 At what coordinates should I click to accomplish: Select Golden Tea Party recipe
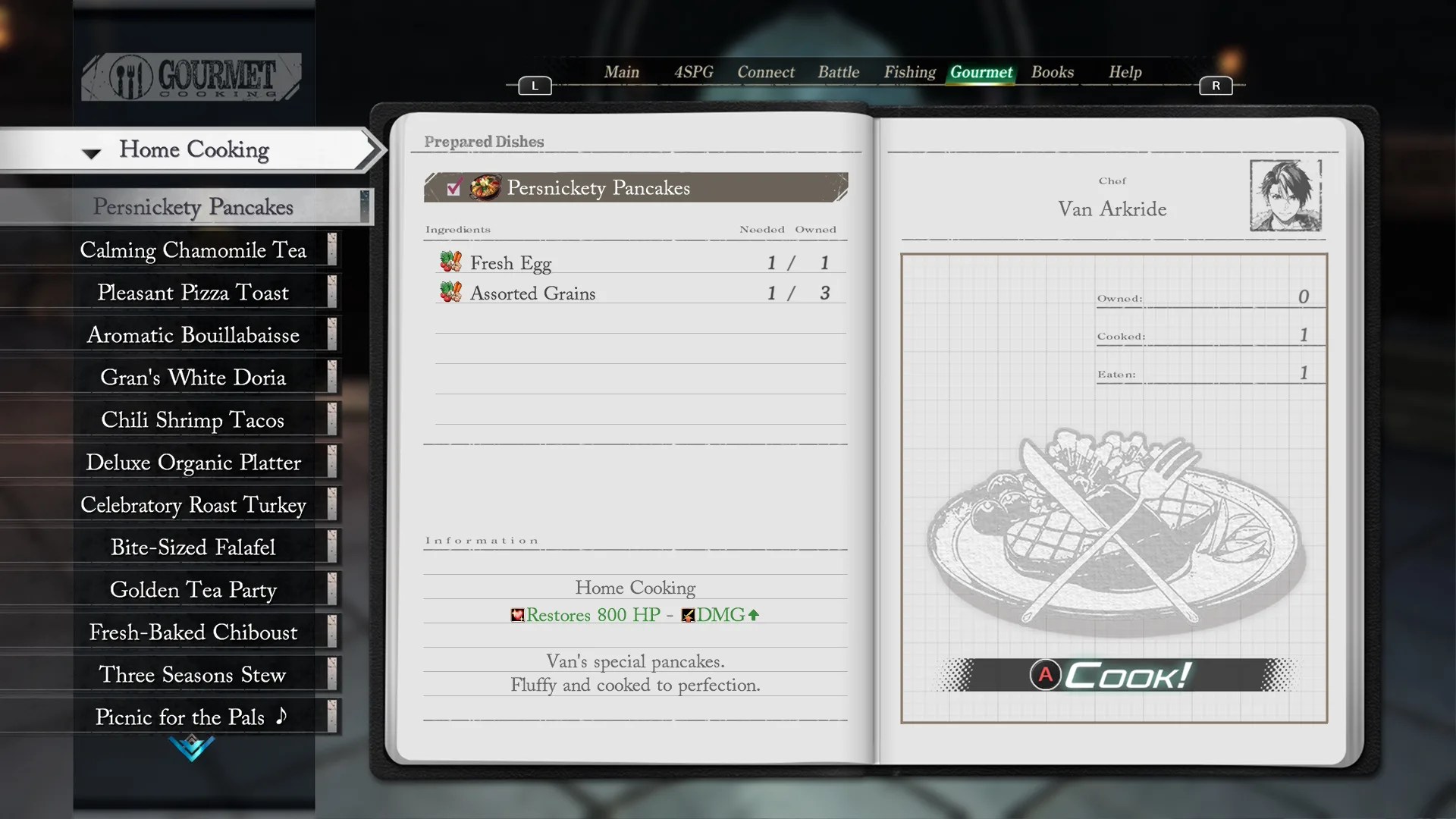click(193, 590)
